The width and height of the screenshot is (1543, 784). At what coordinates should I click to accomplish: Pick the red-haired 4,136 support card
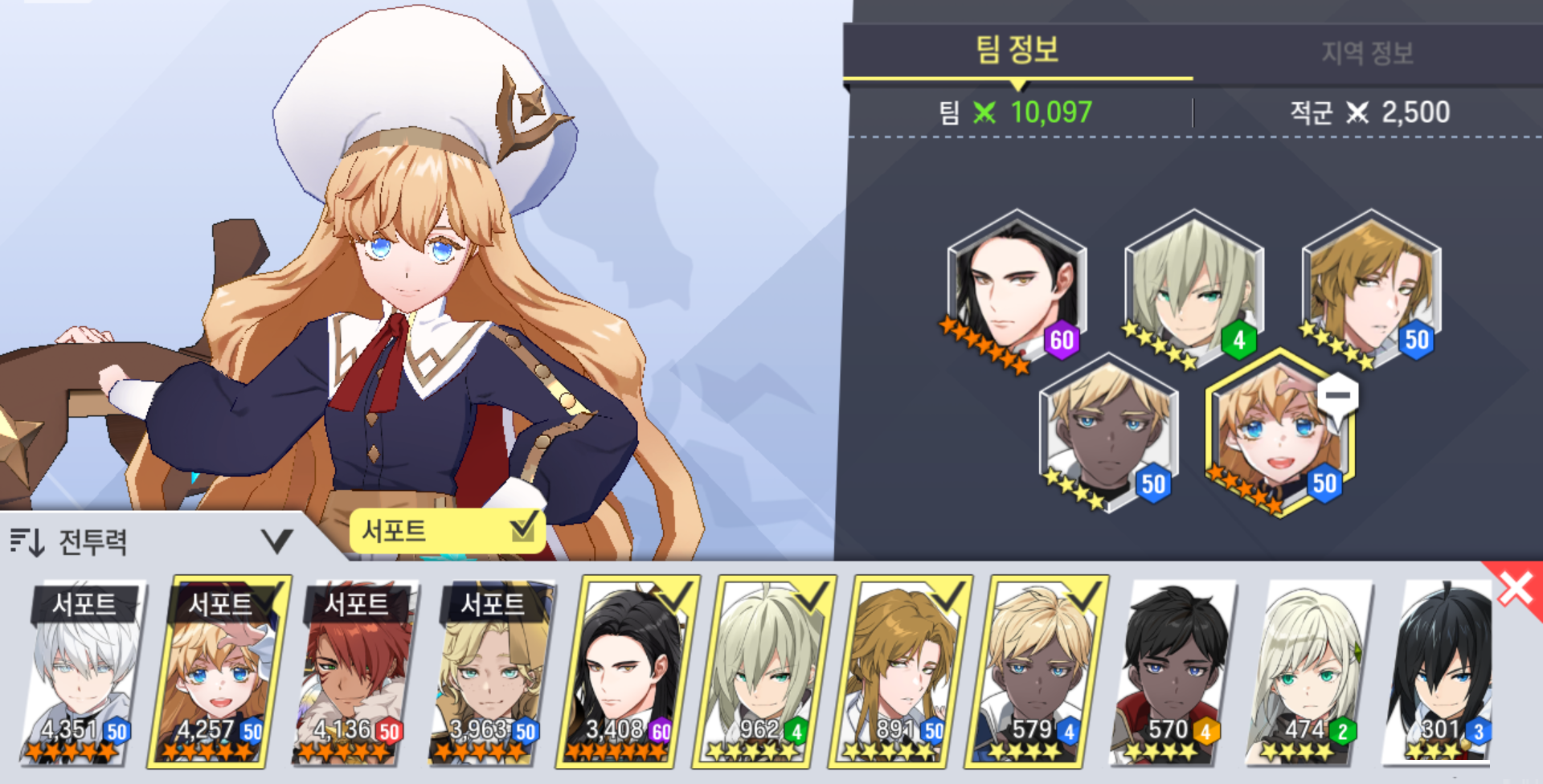coord(354,671)
